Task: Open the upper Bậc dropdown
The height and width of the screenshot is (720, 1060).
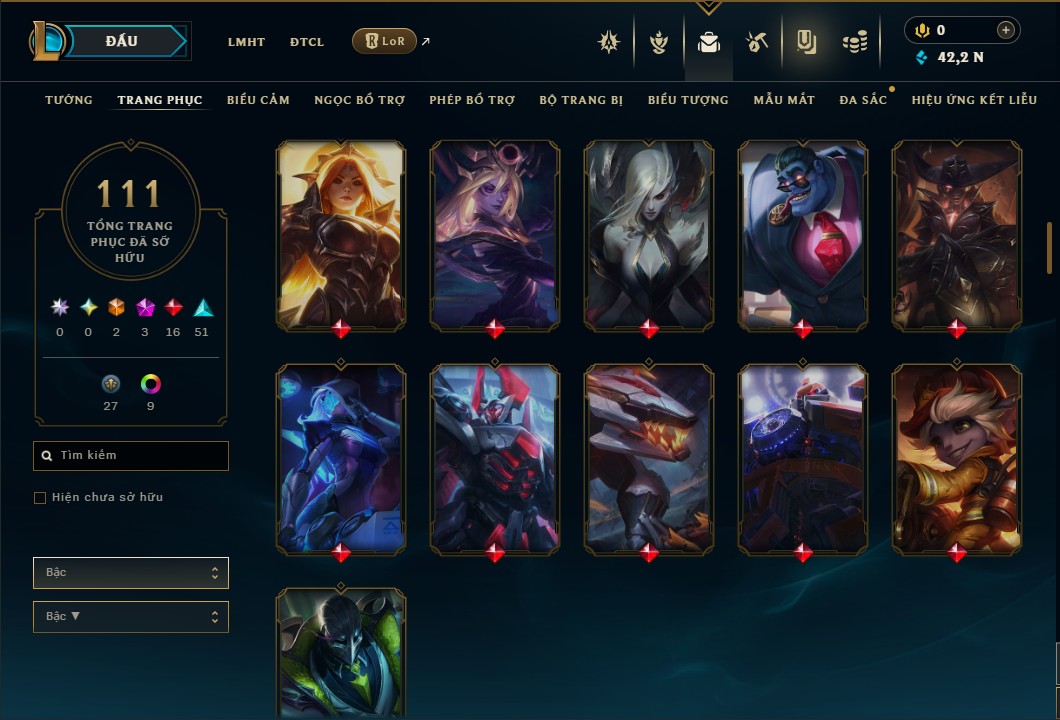Action: click(131, 573)
